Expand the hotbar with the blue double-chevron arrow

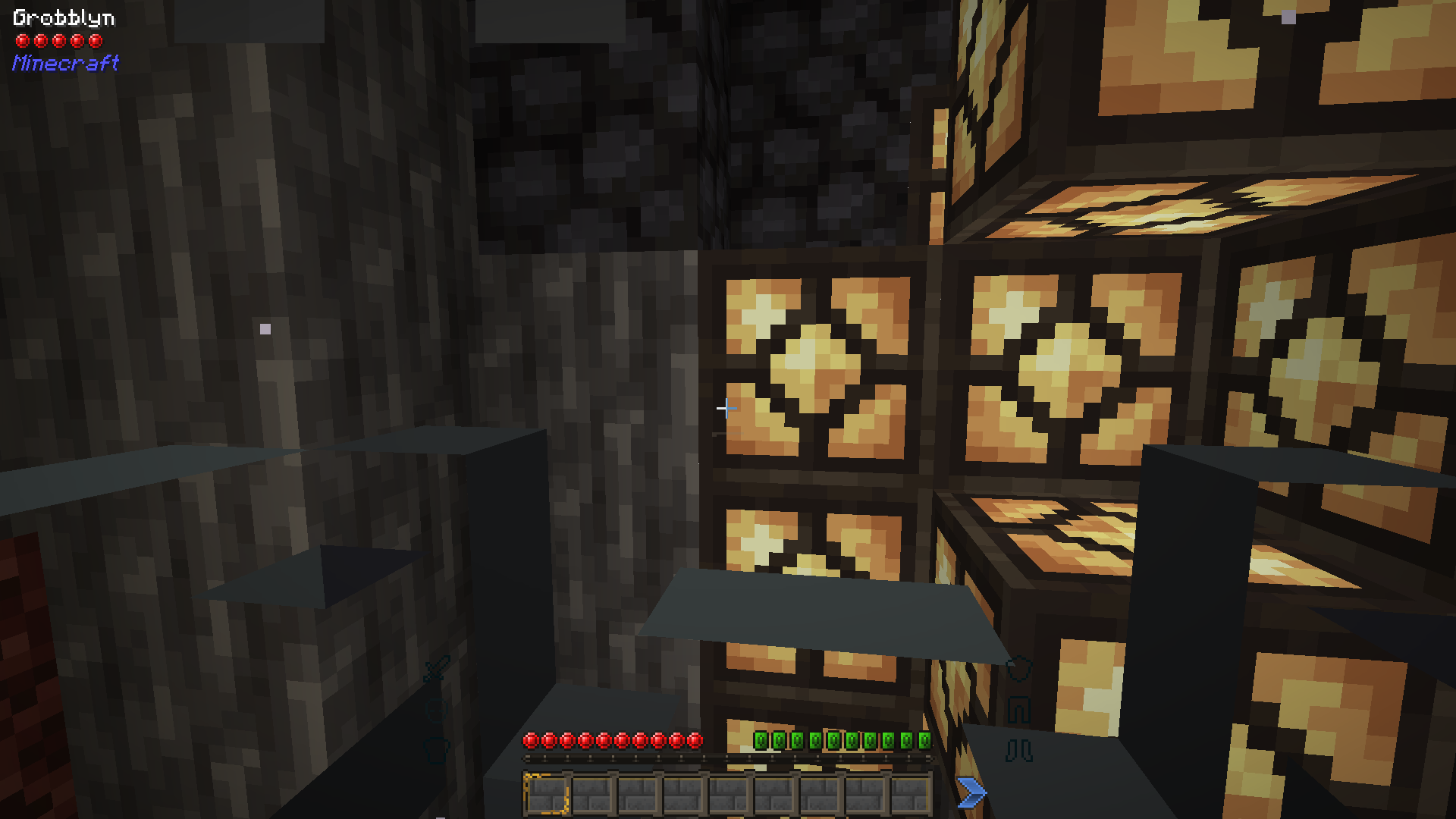coord(972,793)
